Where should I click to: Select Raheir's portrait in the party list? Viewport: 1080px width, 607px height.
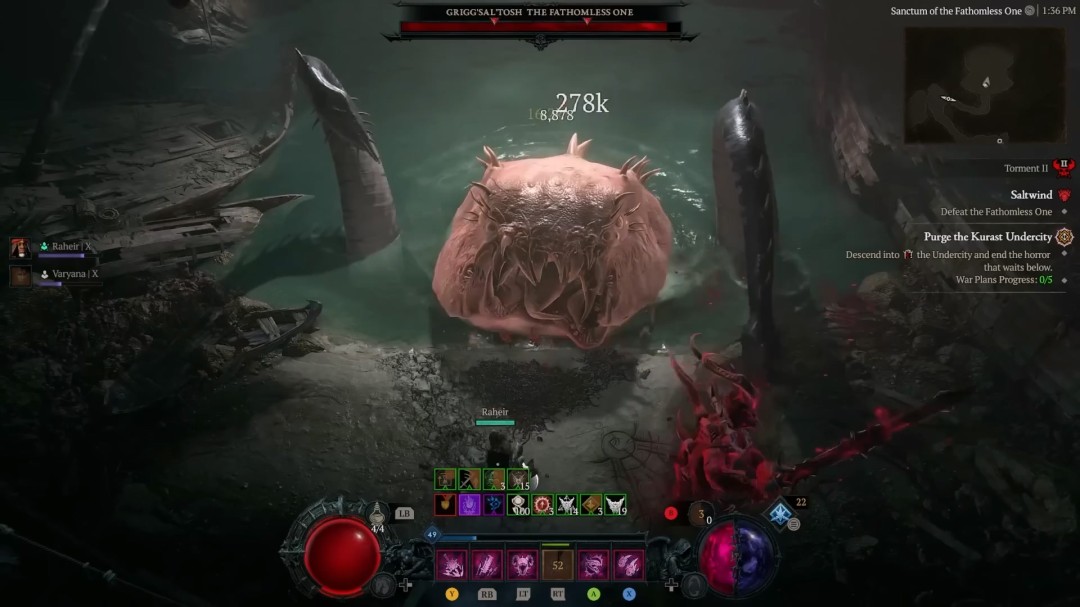[x=20, y=247]
